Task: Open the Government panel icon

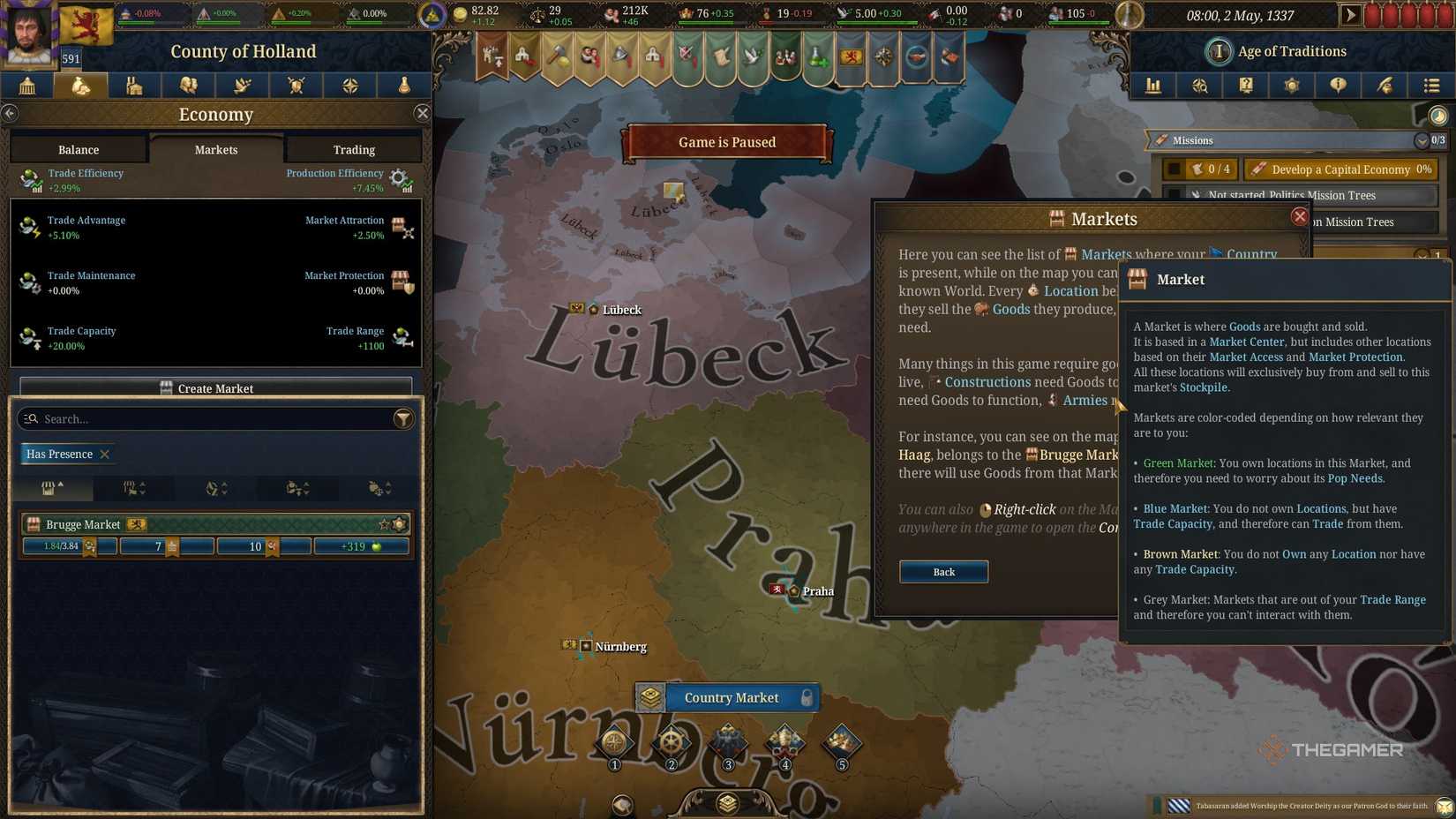Action: coord(27,86)
